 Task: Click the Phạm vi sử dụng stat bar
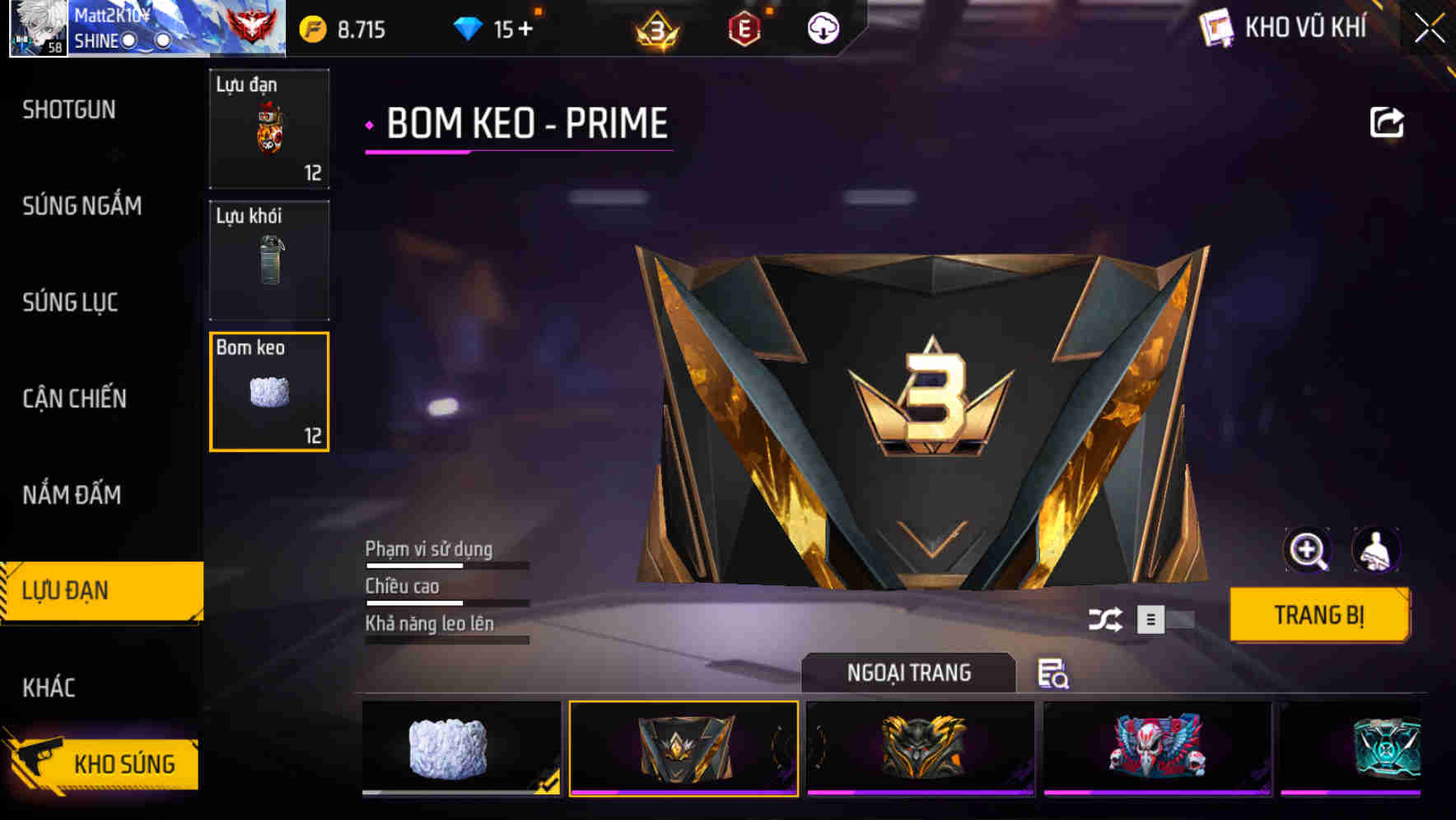[445, 564]
